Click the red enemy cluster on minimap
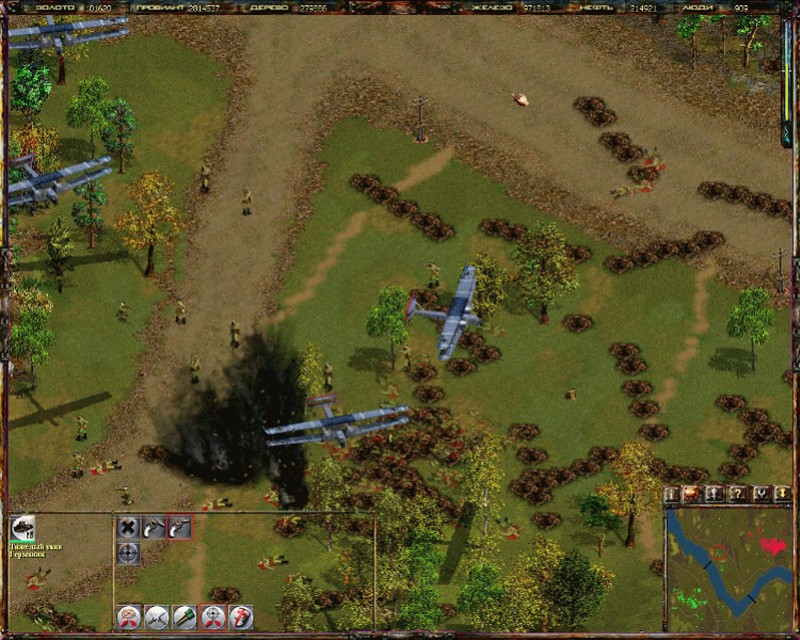The height and width of the screenshot is (640, 800). (x=772, y=546)
